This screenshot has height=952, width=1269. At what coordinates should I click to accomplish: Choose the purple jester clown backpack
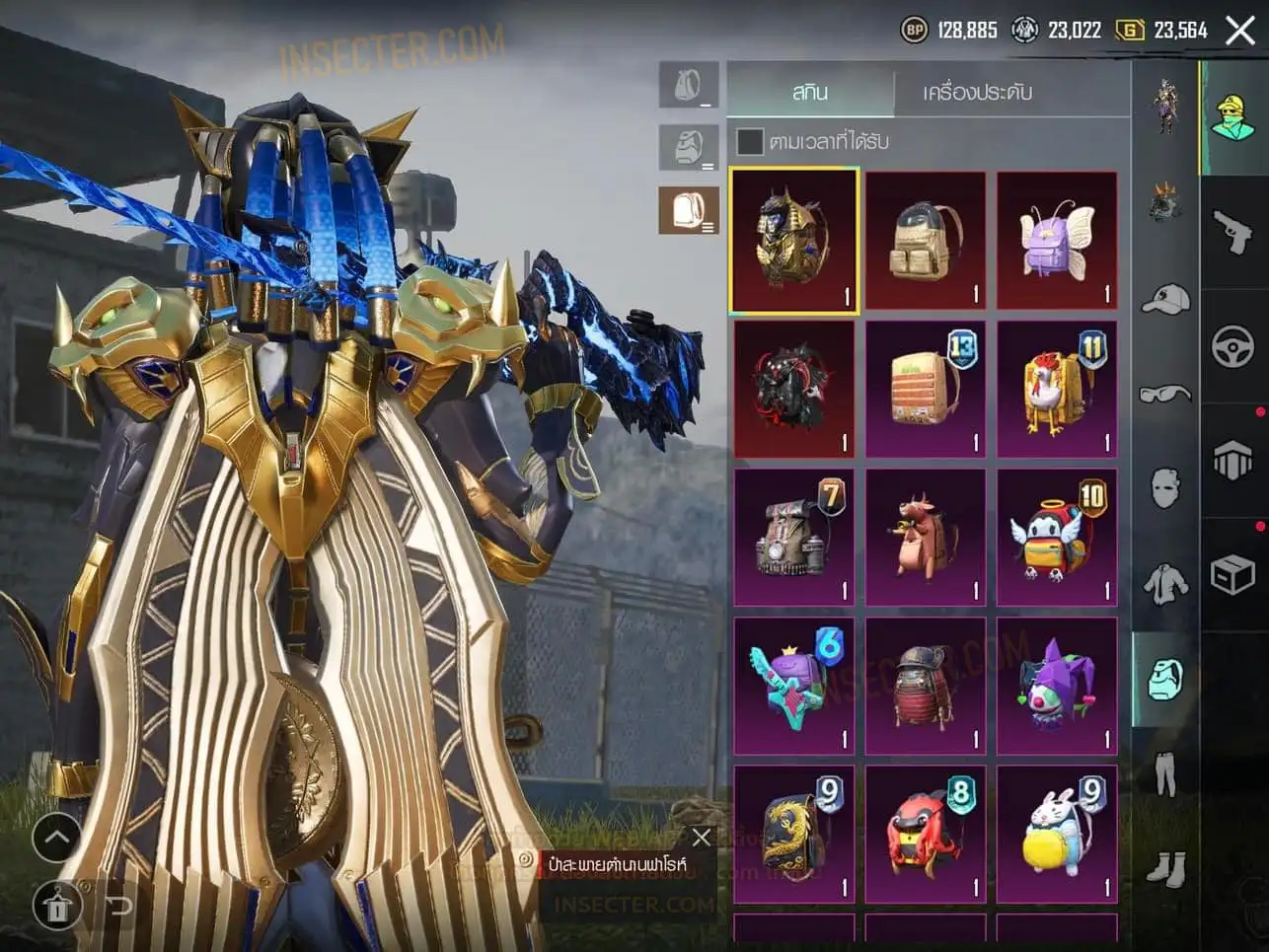pos(1057,687)
